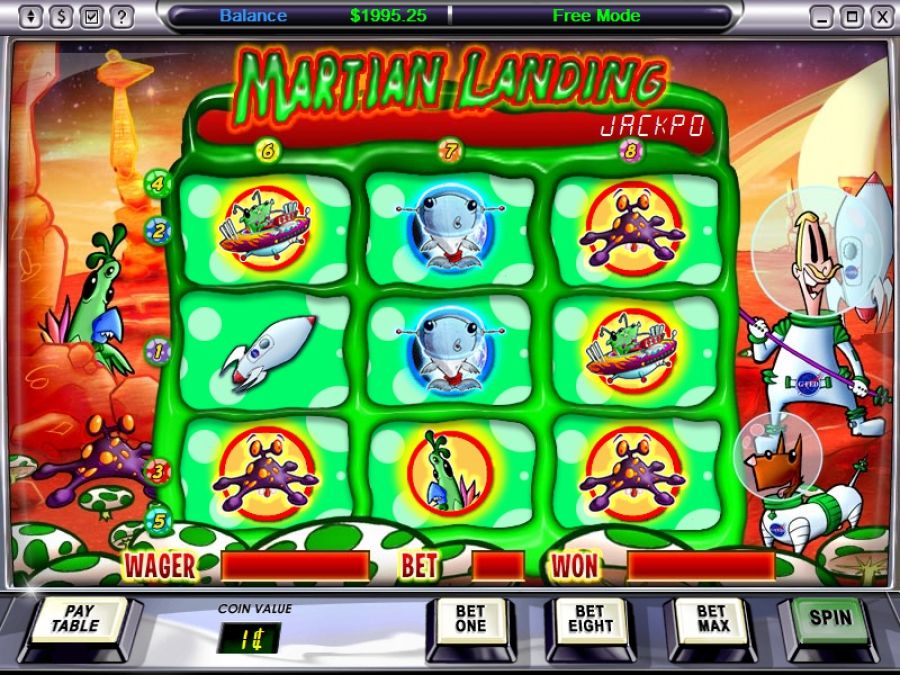
Task: Change the 1¢ coin value selector
Action: pos(247,637)
